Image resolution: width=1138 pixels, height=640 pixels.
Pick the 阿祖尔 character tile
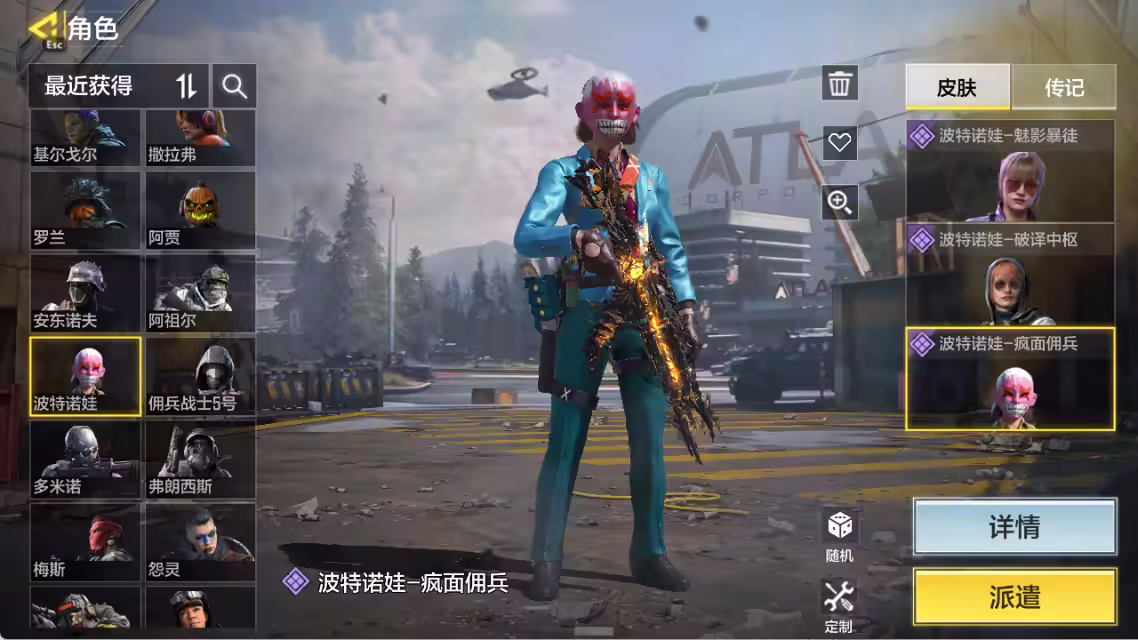pos(200,293)
